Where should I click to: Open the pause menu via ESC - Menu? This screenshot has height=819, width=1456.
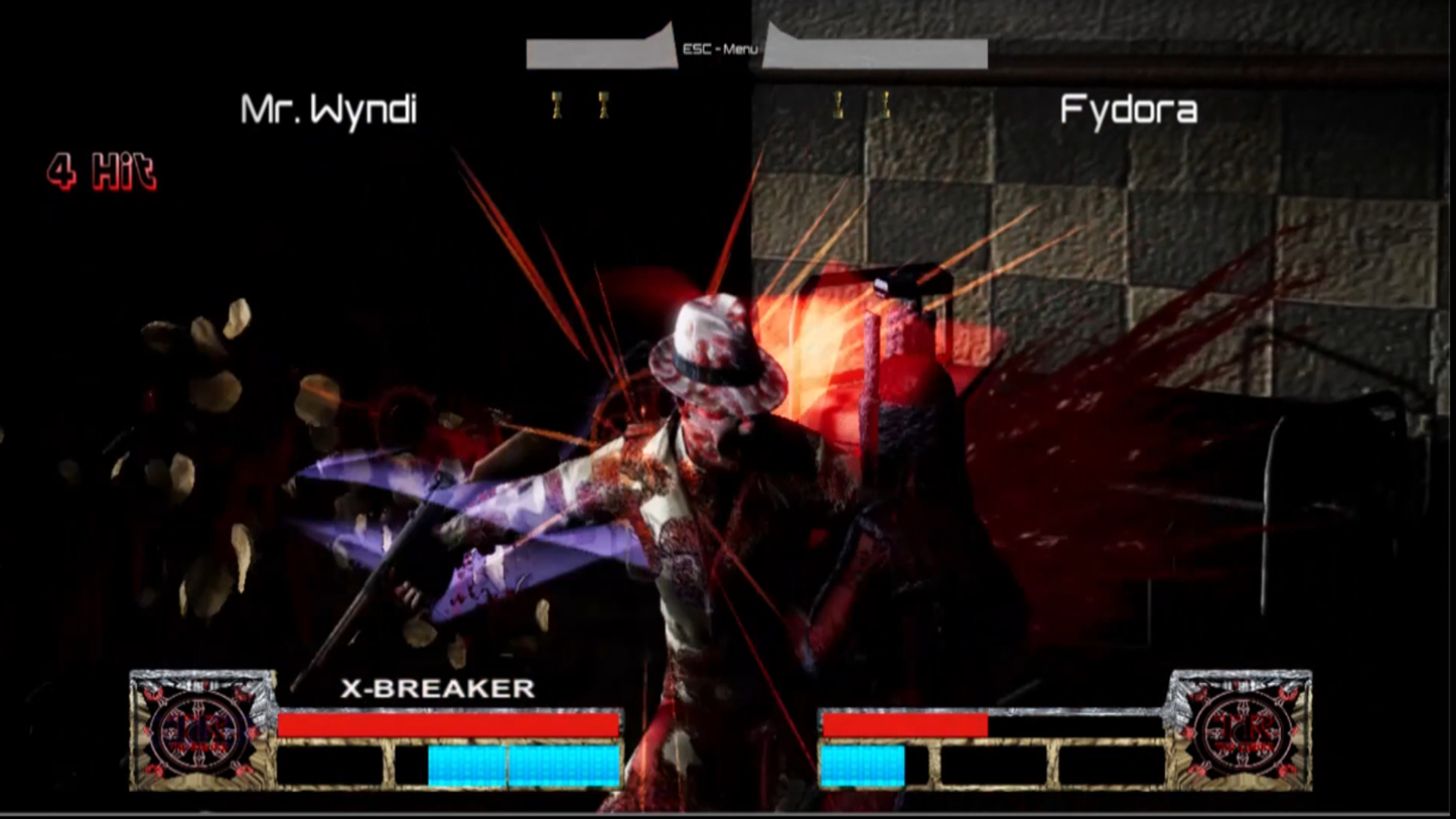pyautogui.click(x=719, y=49)
